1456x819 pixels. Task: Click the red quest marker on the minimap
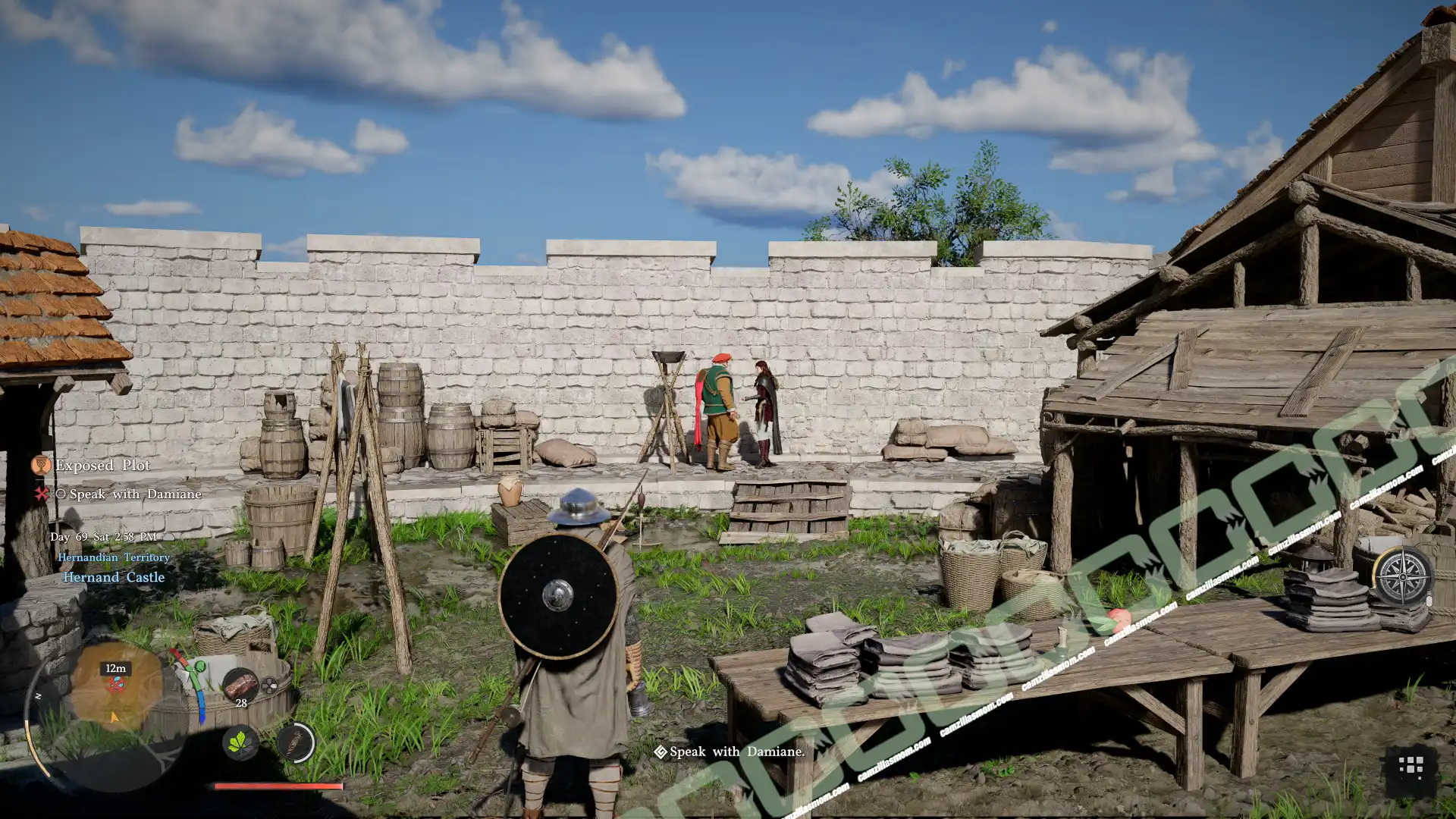(117, 684)
